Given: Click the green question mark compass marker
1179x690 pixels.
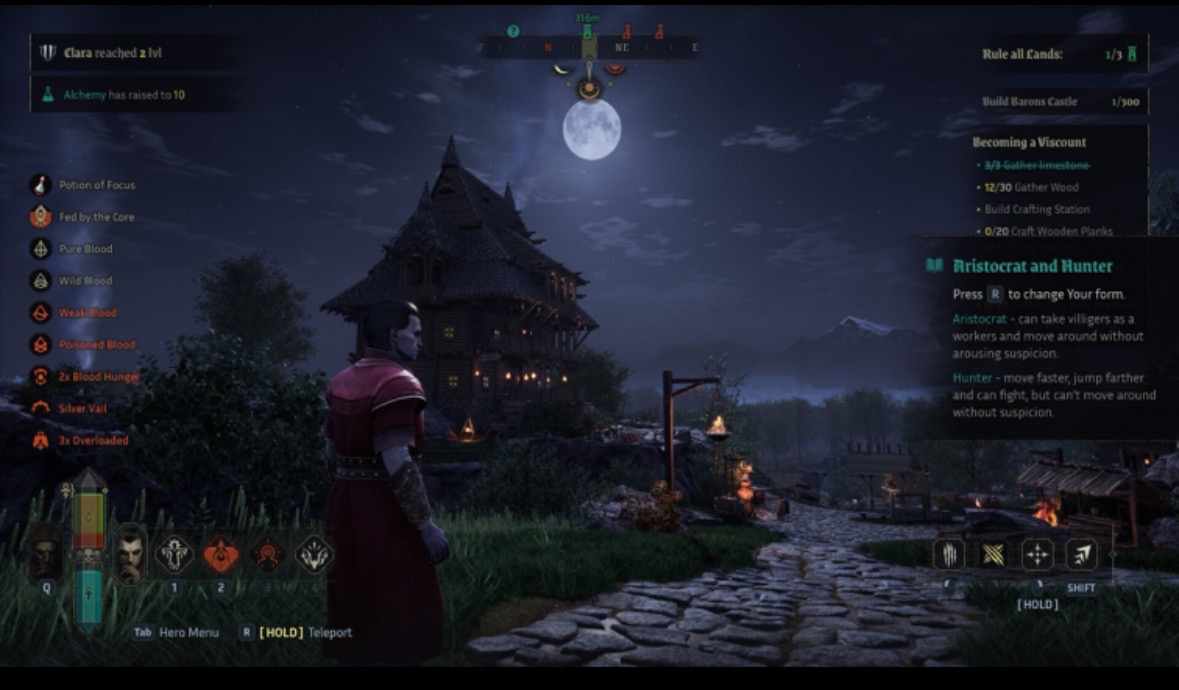Looking at the screenshot, I should pos(513,31).
